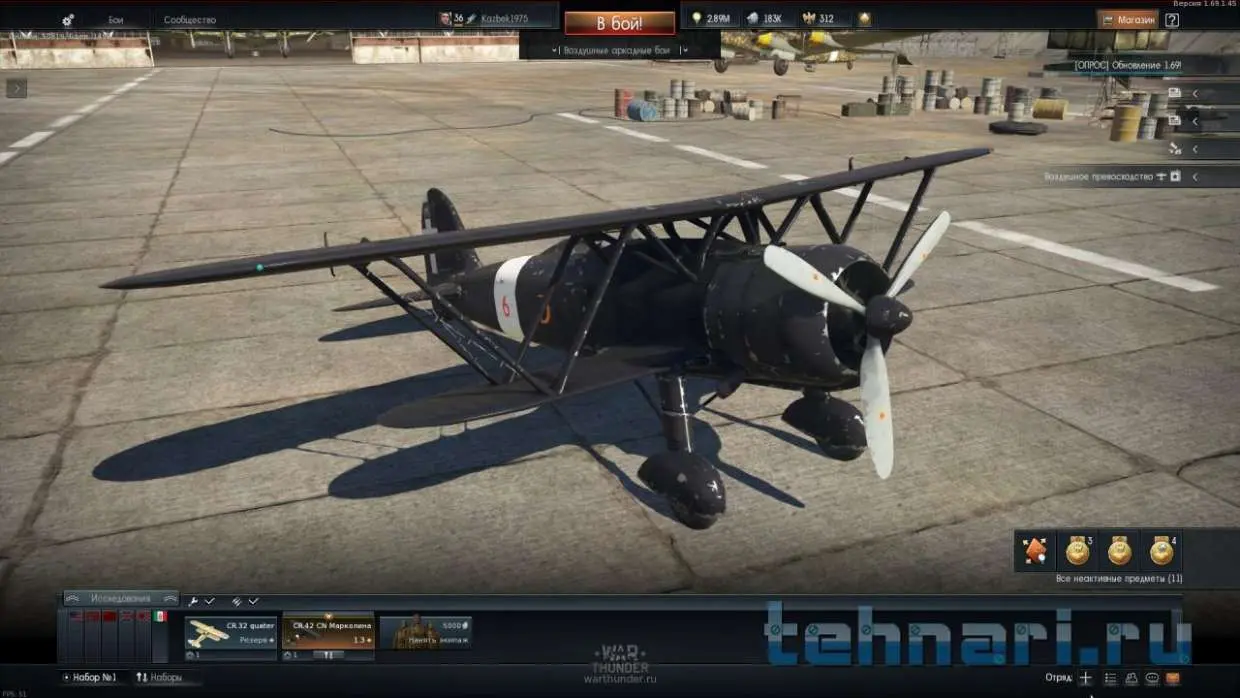Image resolution: width=1240 pixels, height=698 pixels.
Task: Click the plus button next to "Отряд"
Action: click(1085, 678)
